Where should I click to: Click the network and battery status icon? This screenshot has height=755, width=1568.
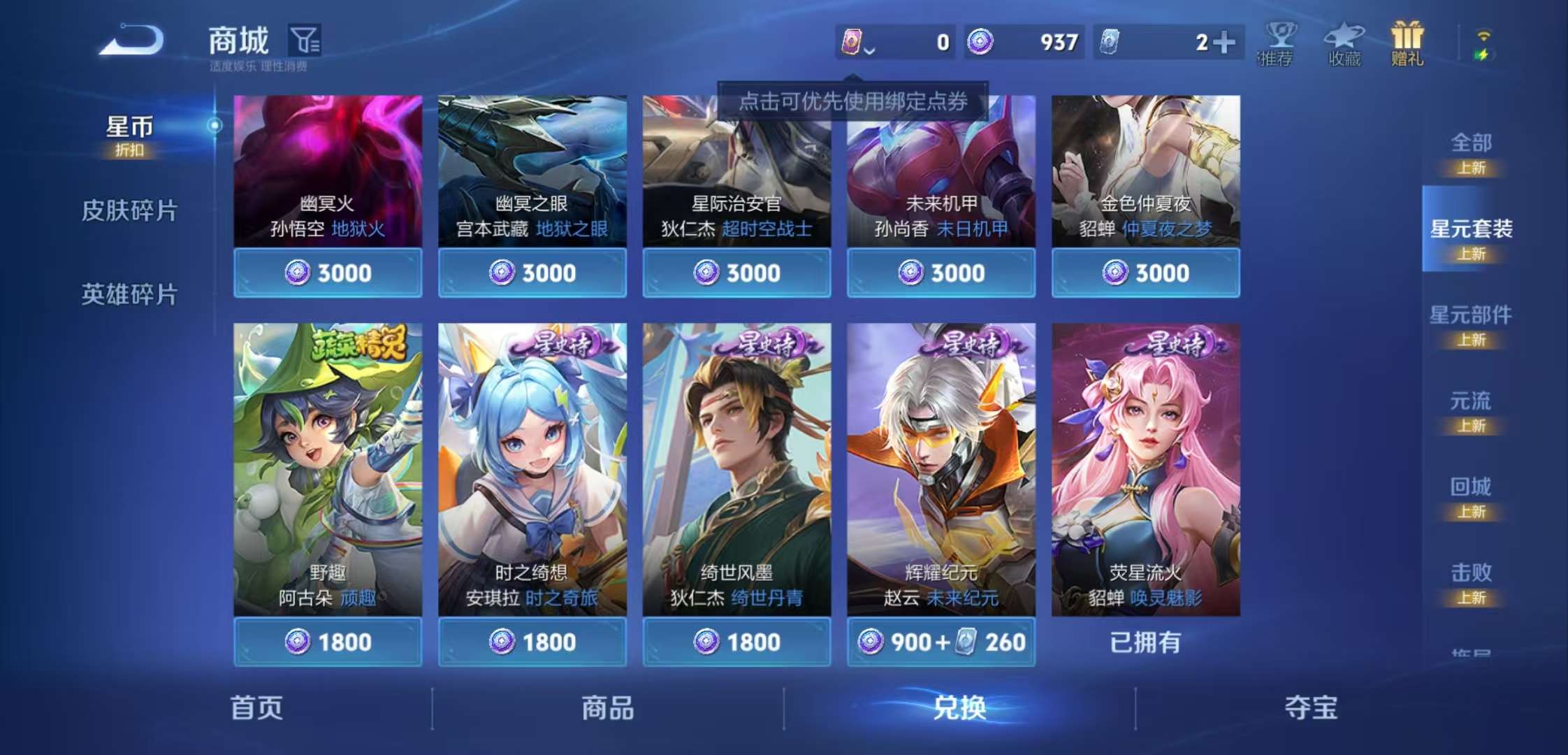pos(1484,43)
